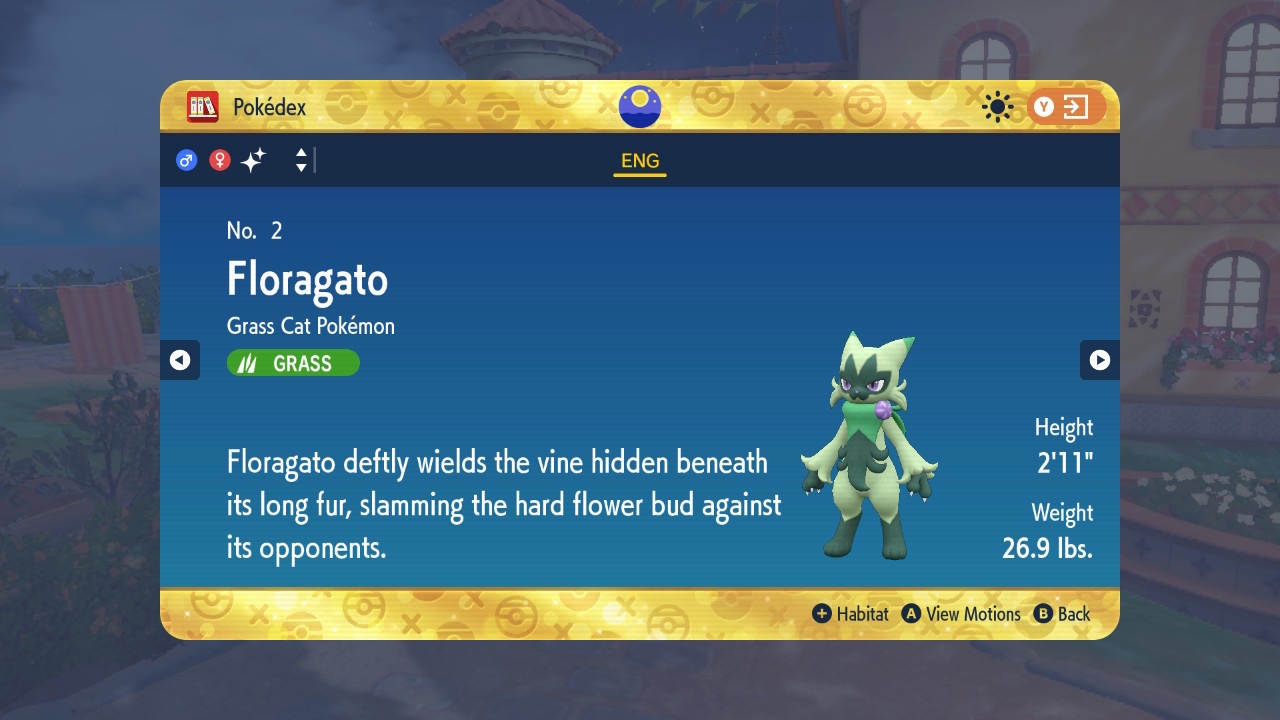
Task: Click the sort direction arrows control
Action: [301, 159]
